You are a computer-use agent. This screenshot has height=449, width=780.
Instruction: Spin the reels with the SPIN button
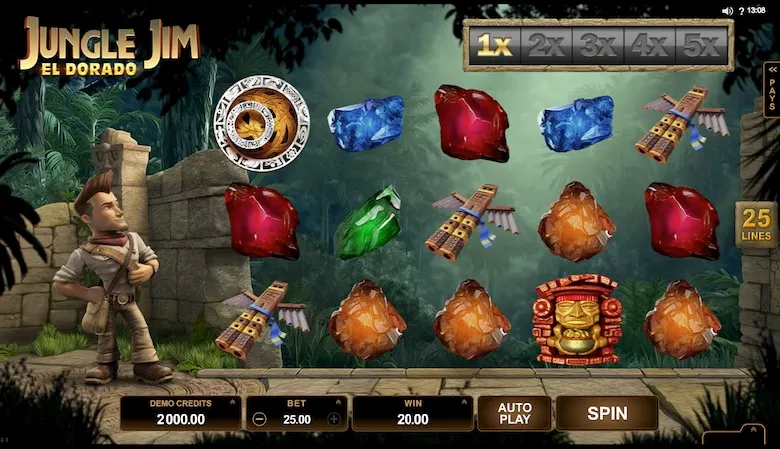click(x=606, y=412)
